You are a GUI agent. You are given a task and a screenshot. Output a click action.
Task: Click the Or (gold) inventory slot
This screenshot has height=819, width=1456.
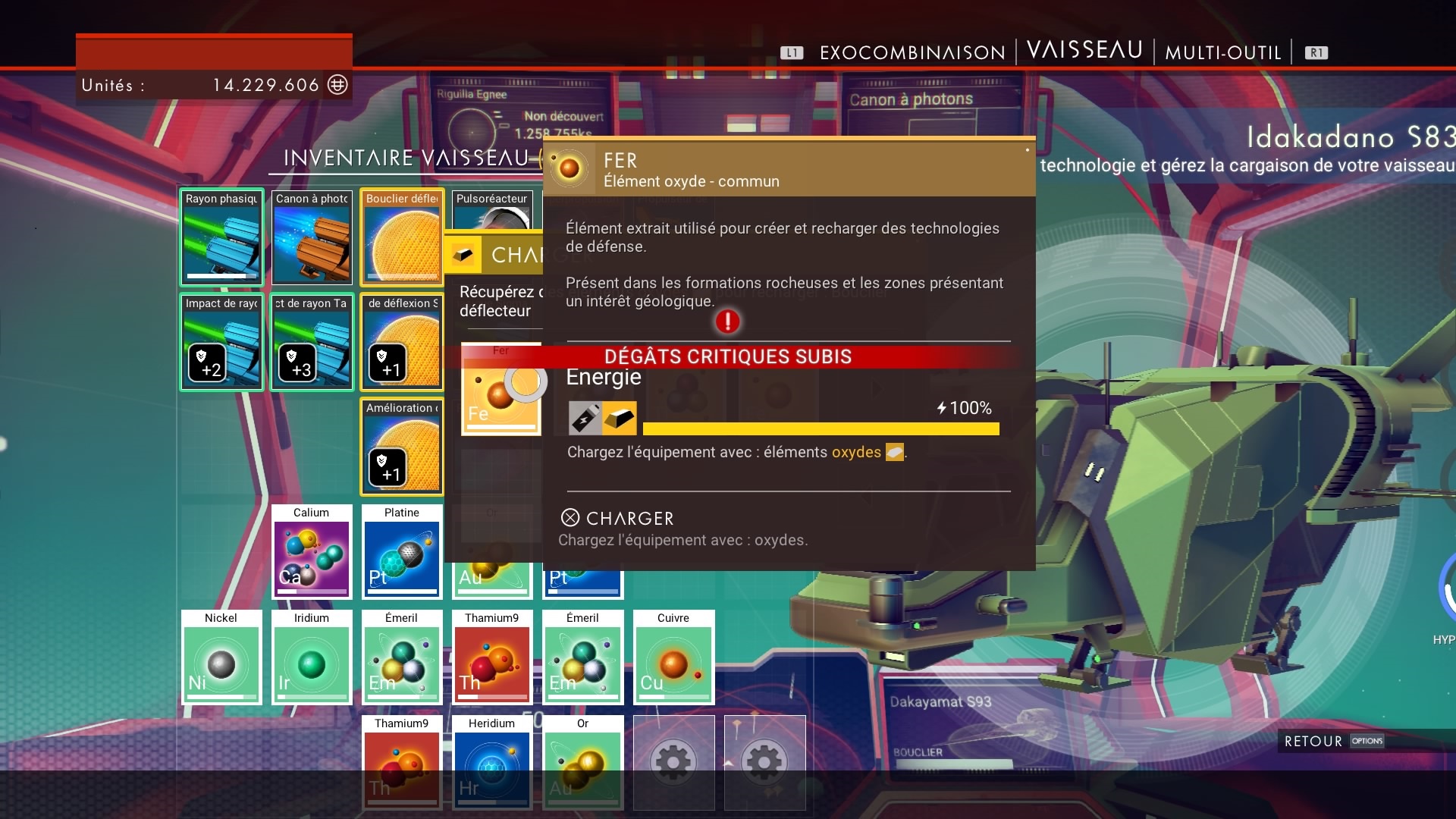tap(582, 762)
